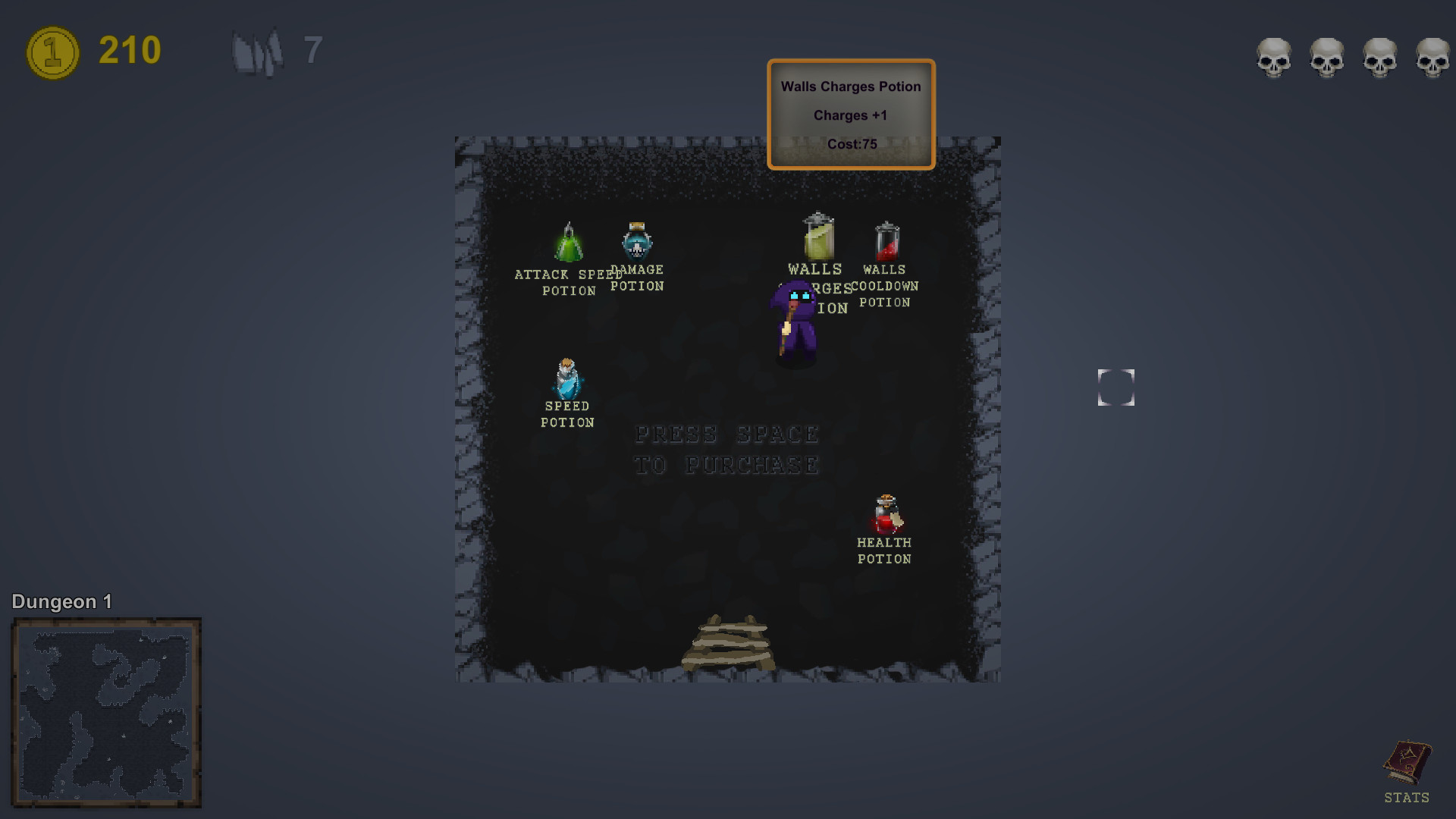Click the STATS label text
This screenshot has width=1456, height=819.
(1407, 798)
